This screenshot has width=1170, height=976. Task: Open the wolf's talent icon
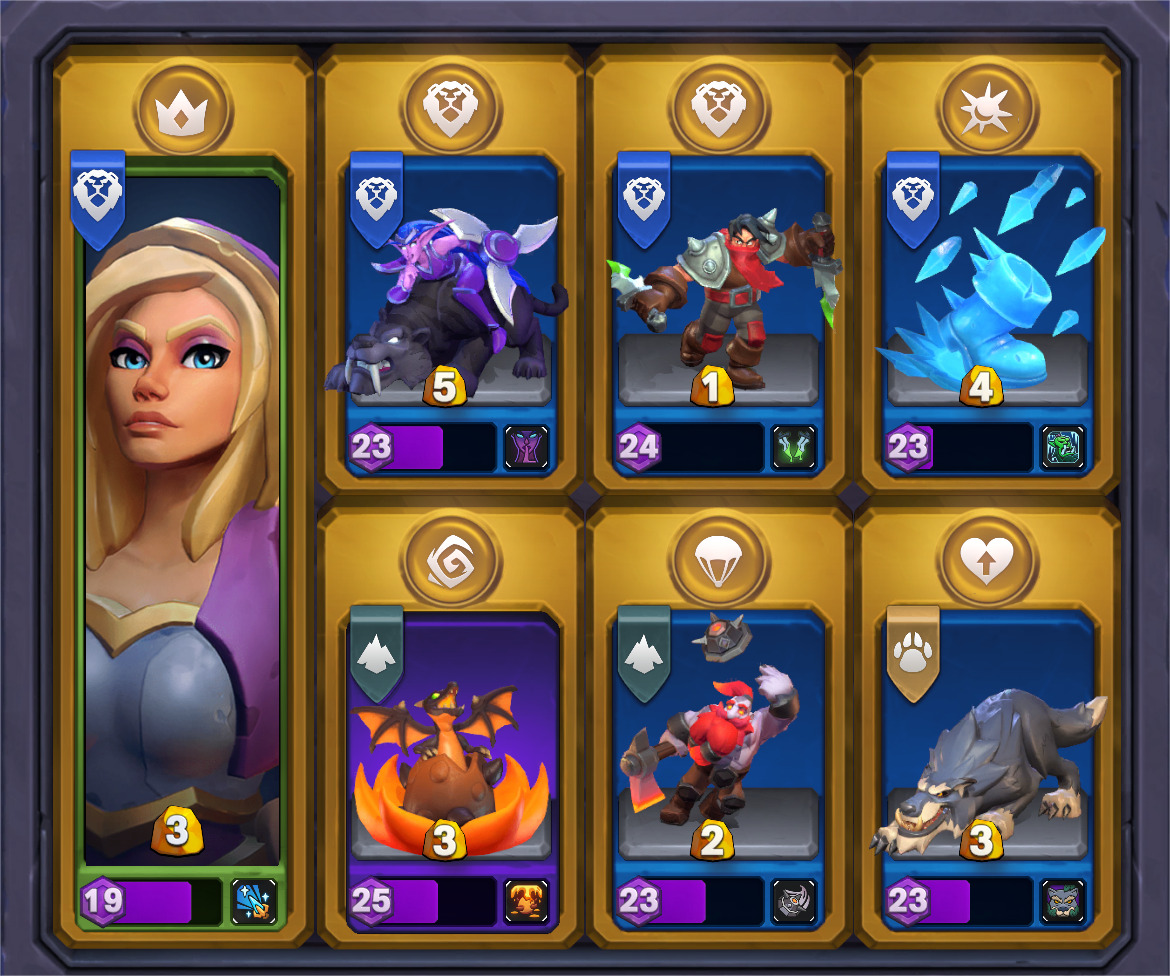pyautogui.click(x=1062, y=902)
